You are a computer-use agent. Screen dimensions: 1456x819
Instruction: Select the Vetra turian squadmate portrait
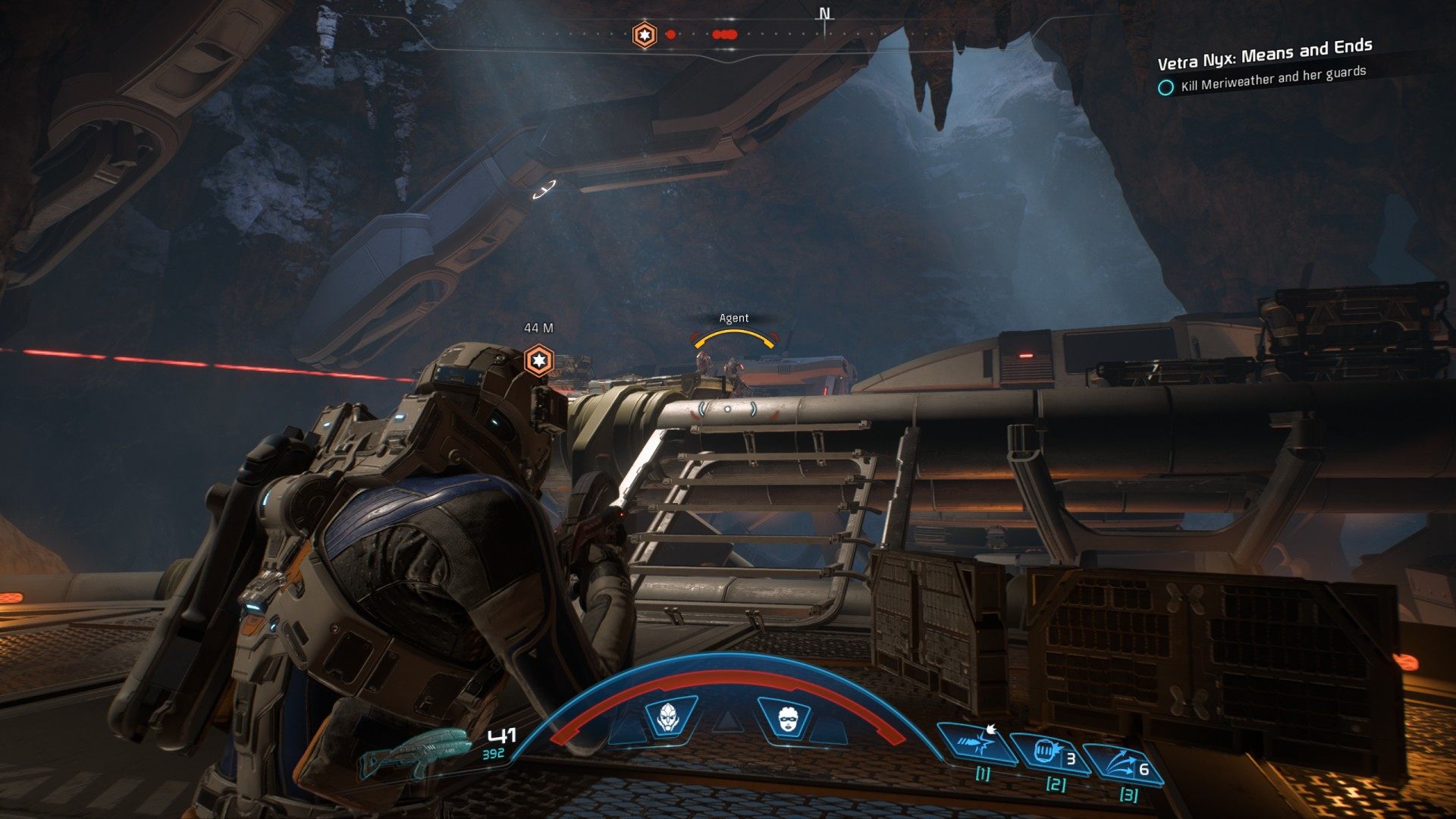(x=670, y=717)
